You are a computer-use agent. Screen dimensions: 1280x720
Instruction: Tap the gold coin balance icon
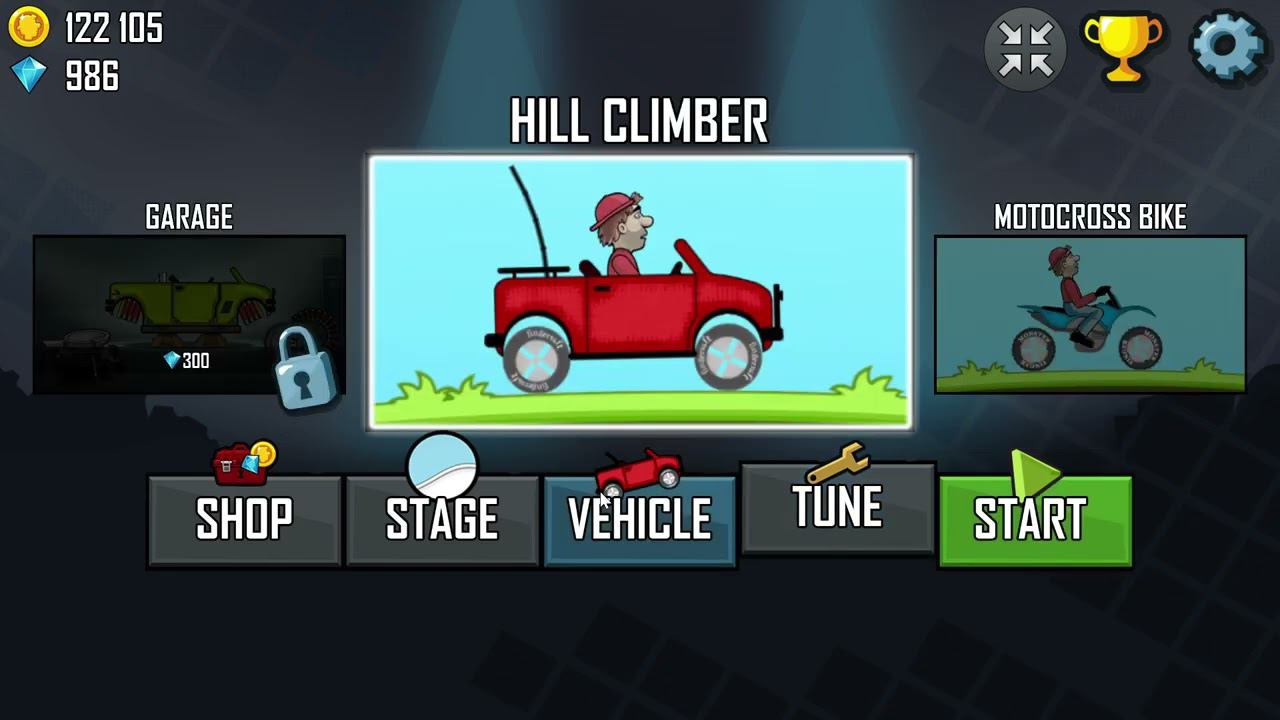(29, 28)
